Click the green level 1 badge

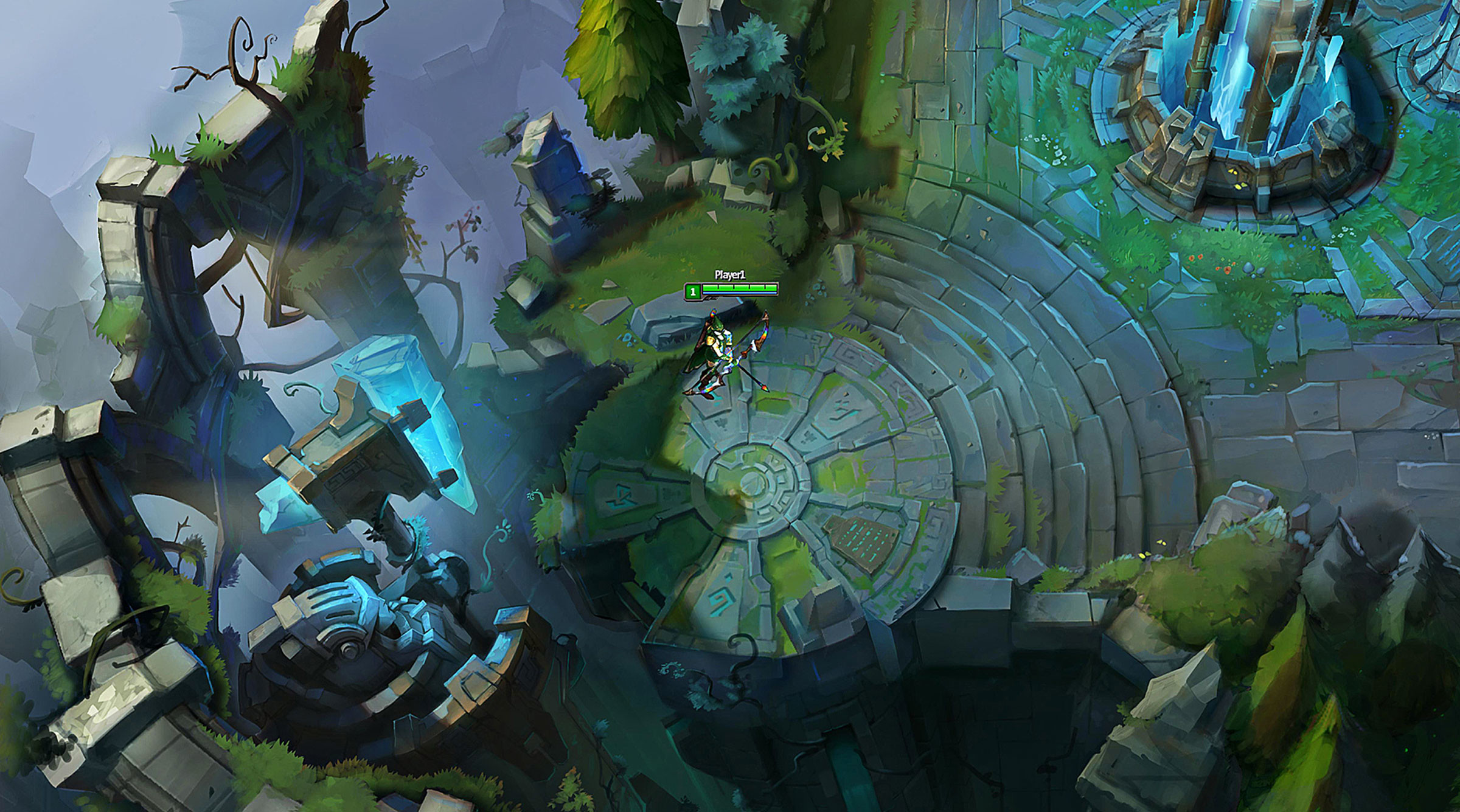click(x=692, y=292)
